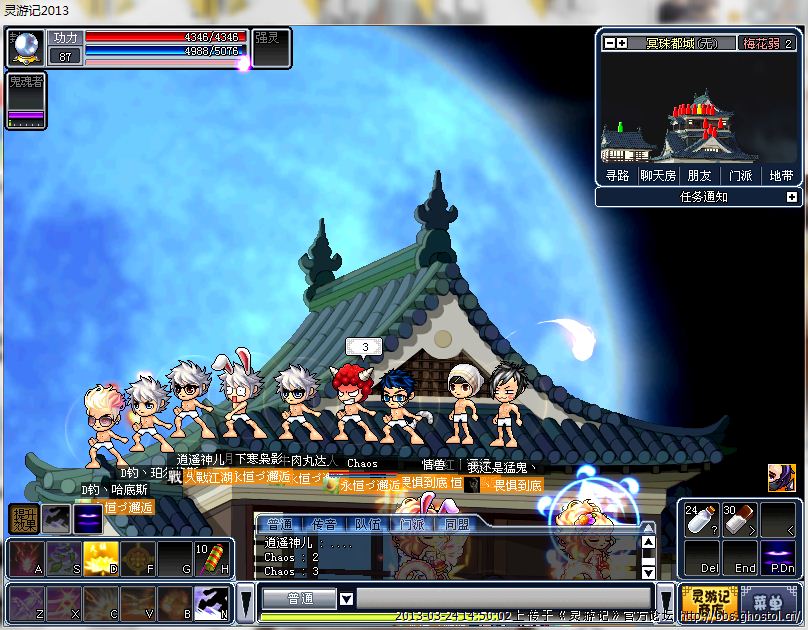Screen dimensions: 808x630
Task: Switch chat to the 普通 tab
Action: coord(280,524)
